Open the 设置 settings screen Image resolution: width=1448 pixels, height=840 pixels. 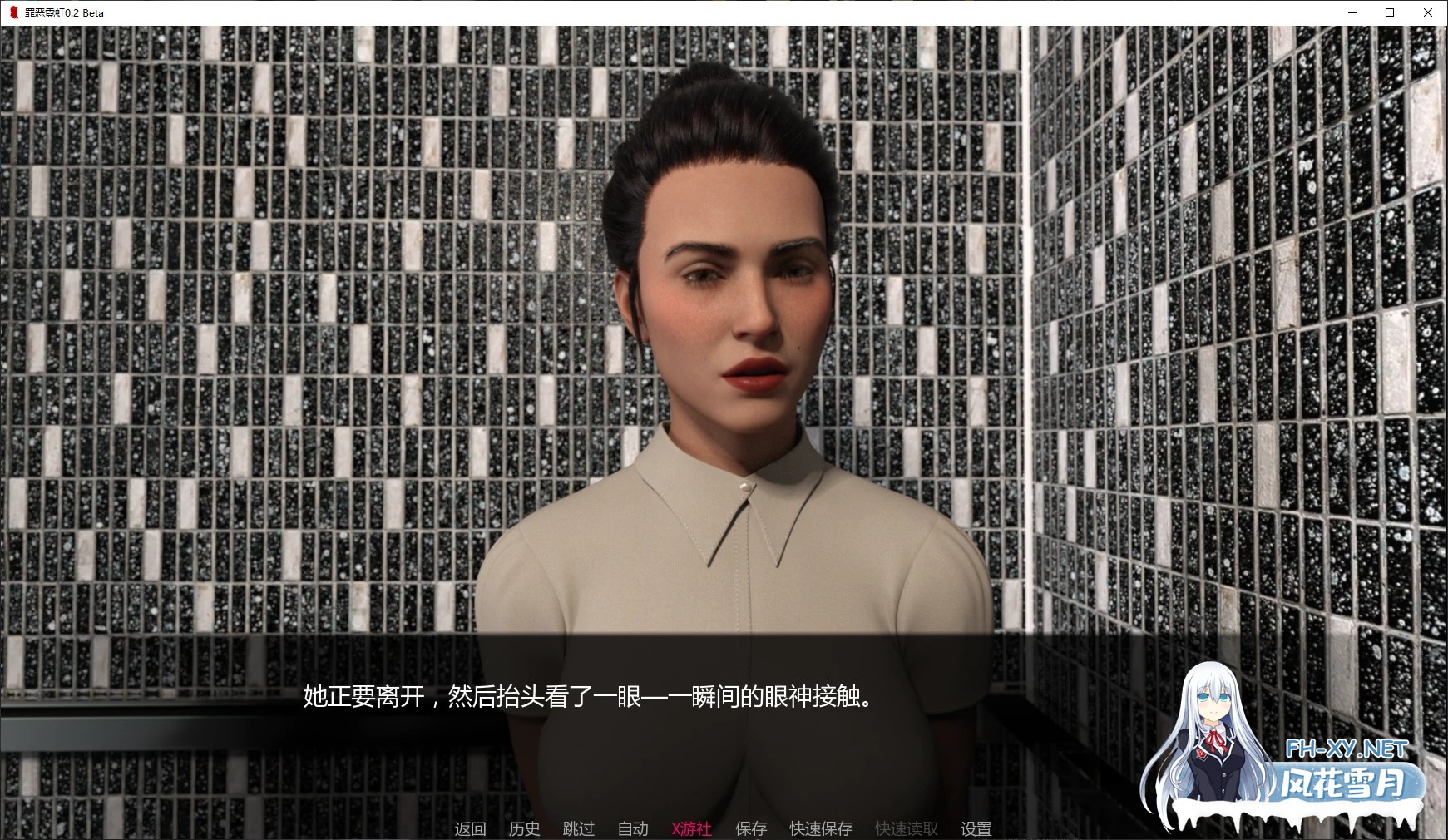click(975, 828)
